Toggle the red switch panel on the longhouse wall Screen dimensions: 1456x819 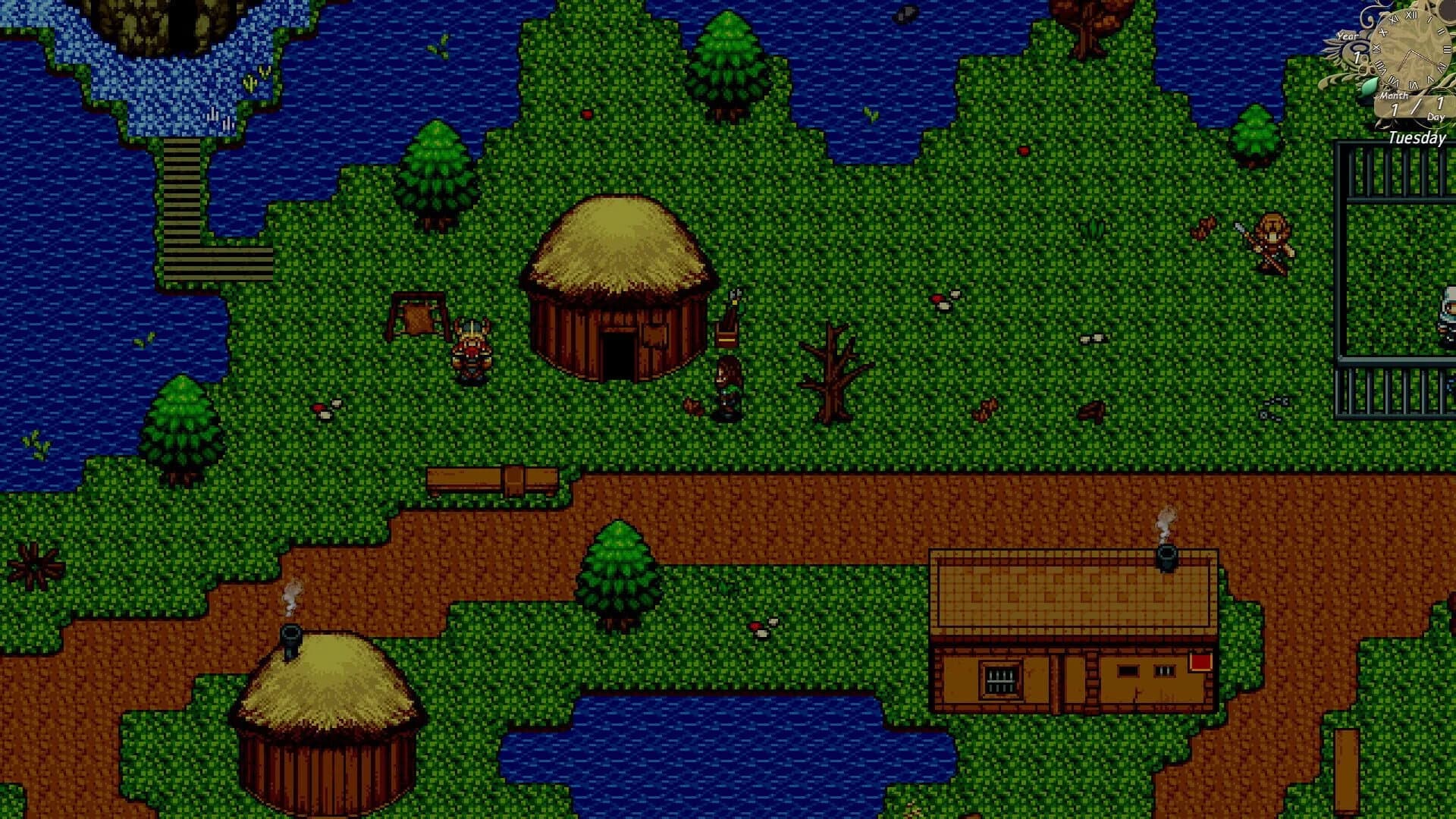[x=1200, y=661]
